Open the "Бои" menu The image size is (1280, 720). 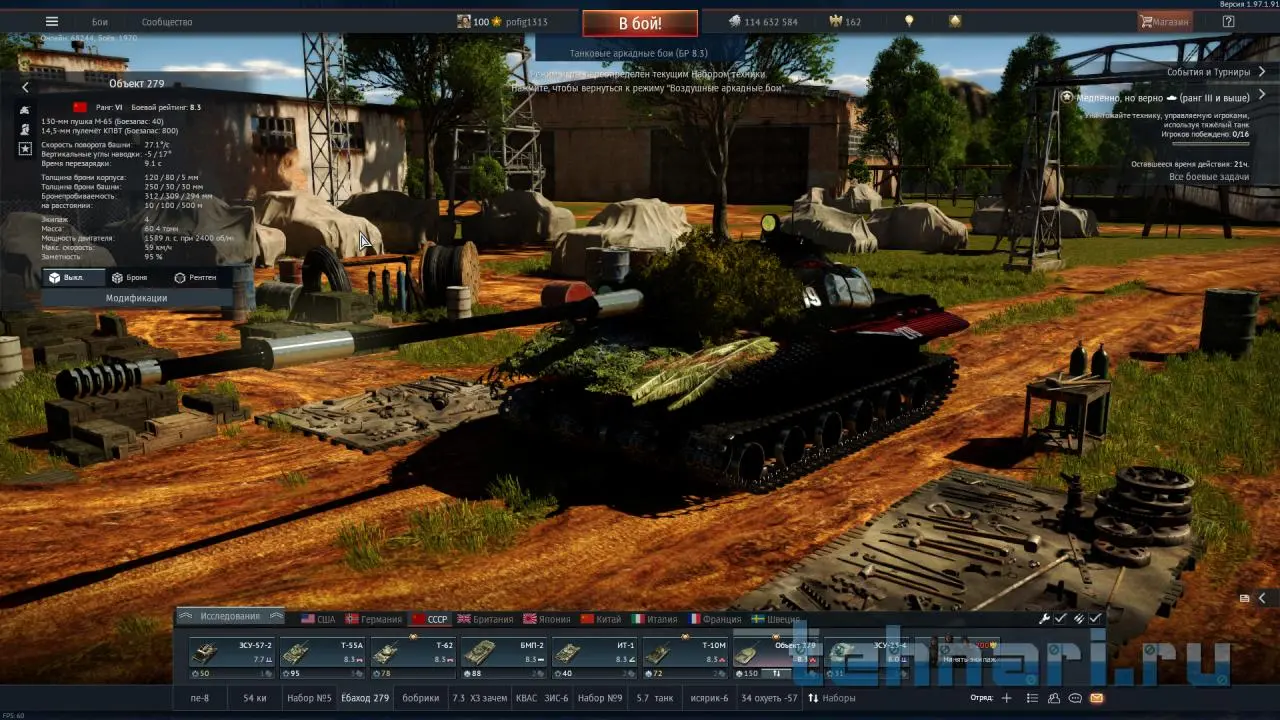pyautogui.click(x=100, y=22)
